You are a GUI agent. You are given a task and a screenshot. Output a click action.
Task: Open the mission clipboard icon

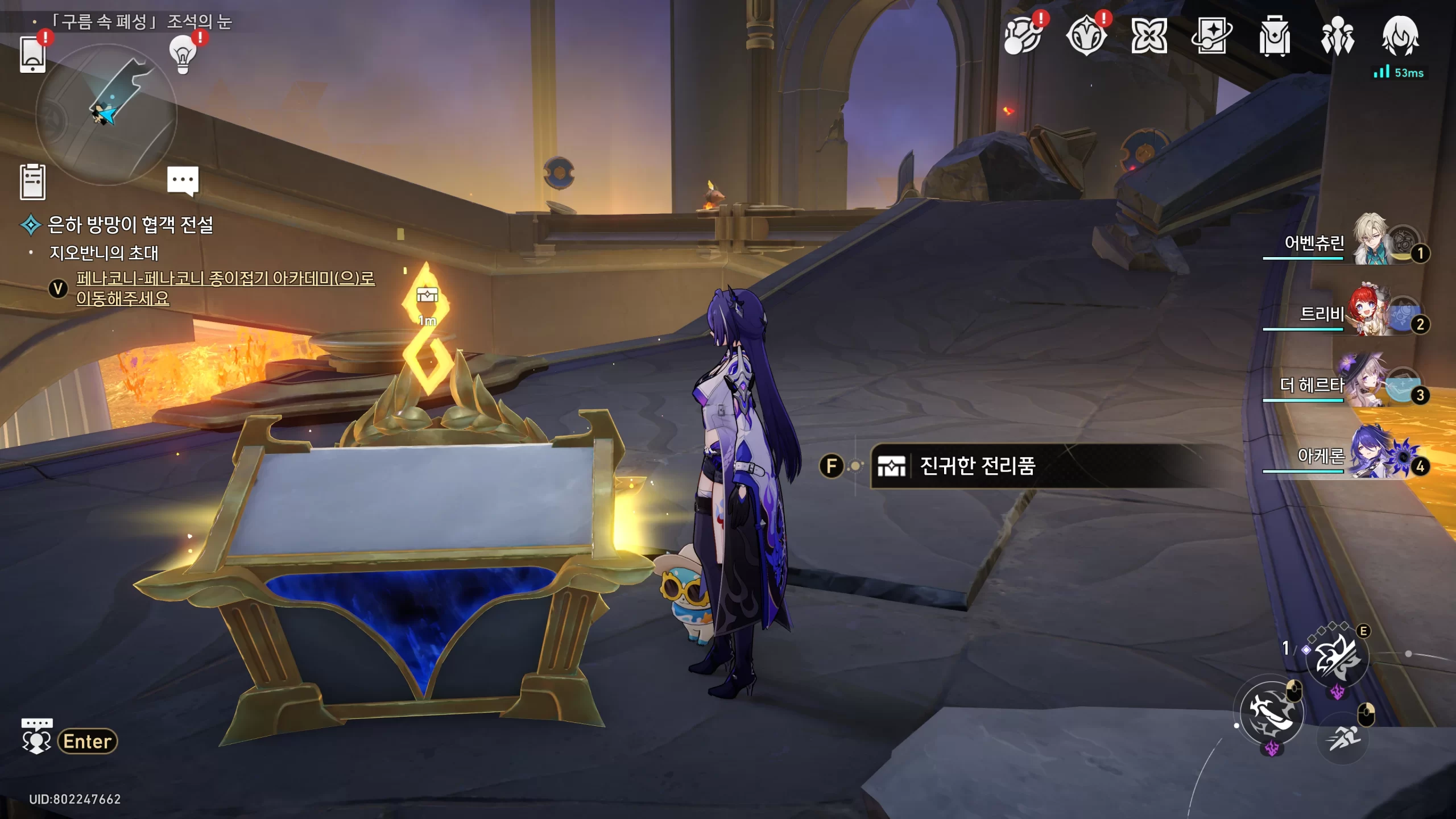[x=32, y=182]
